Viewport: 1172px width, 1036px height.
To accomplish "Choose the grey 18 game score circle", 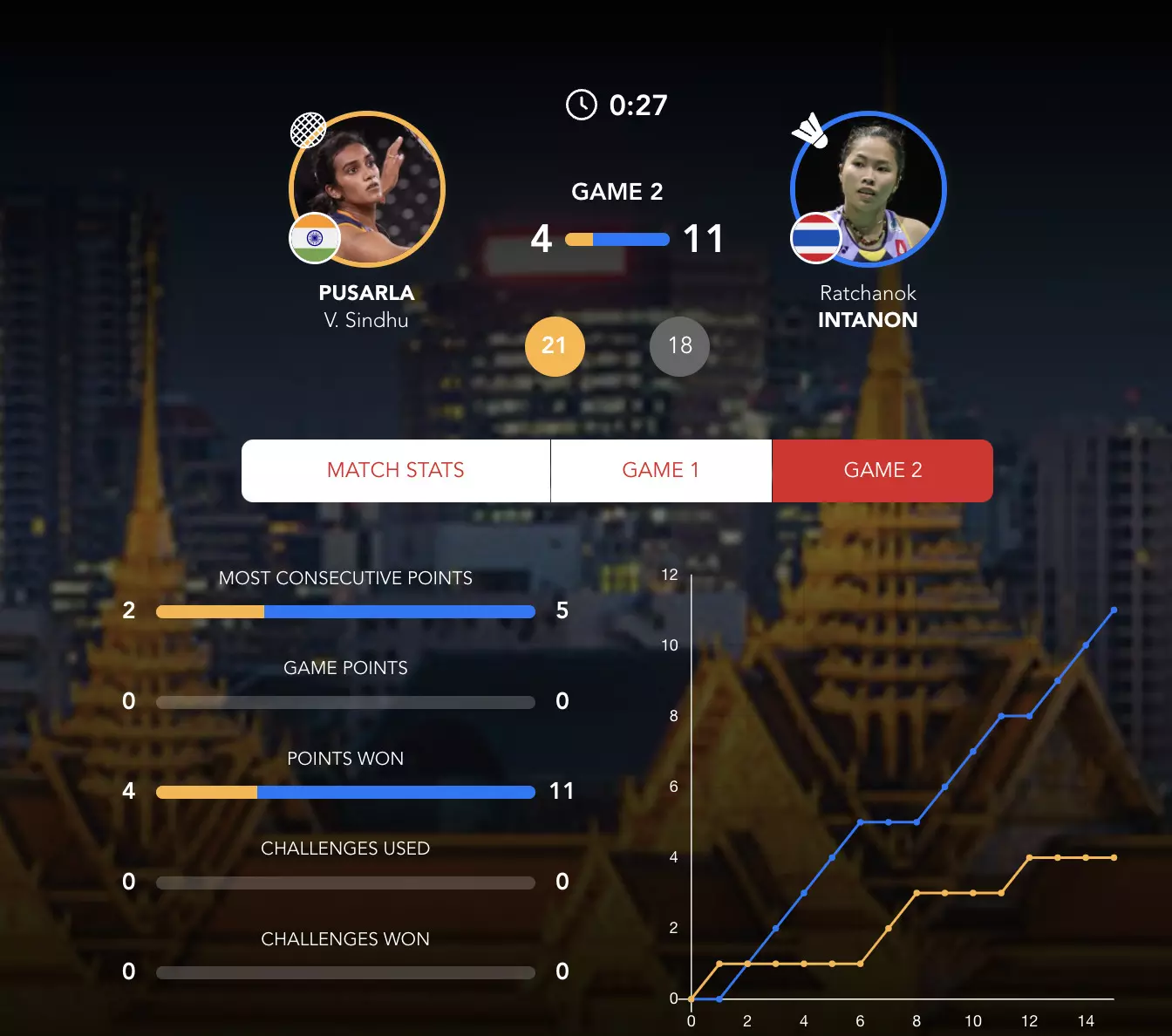I will [x=679, y=346].
